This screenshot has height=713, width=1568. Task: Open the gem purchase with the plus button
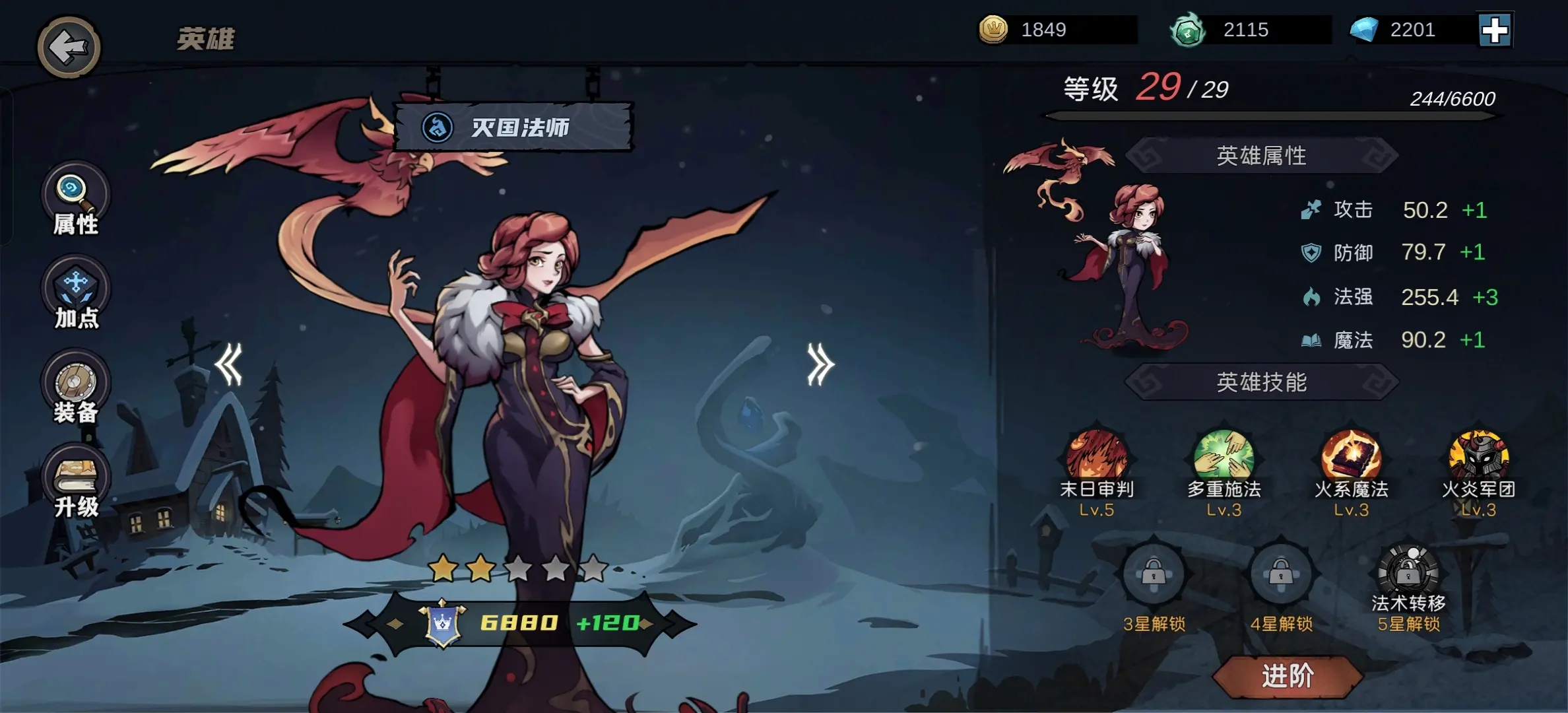pos(1494,30)
